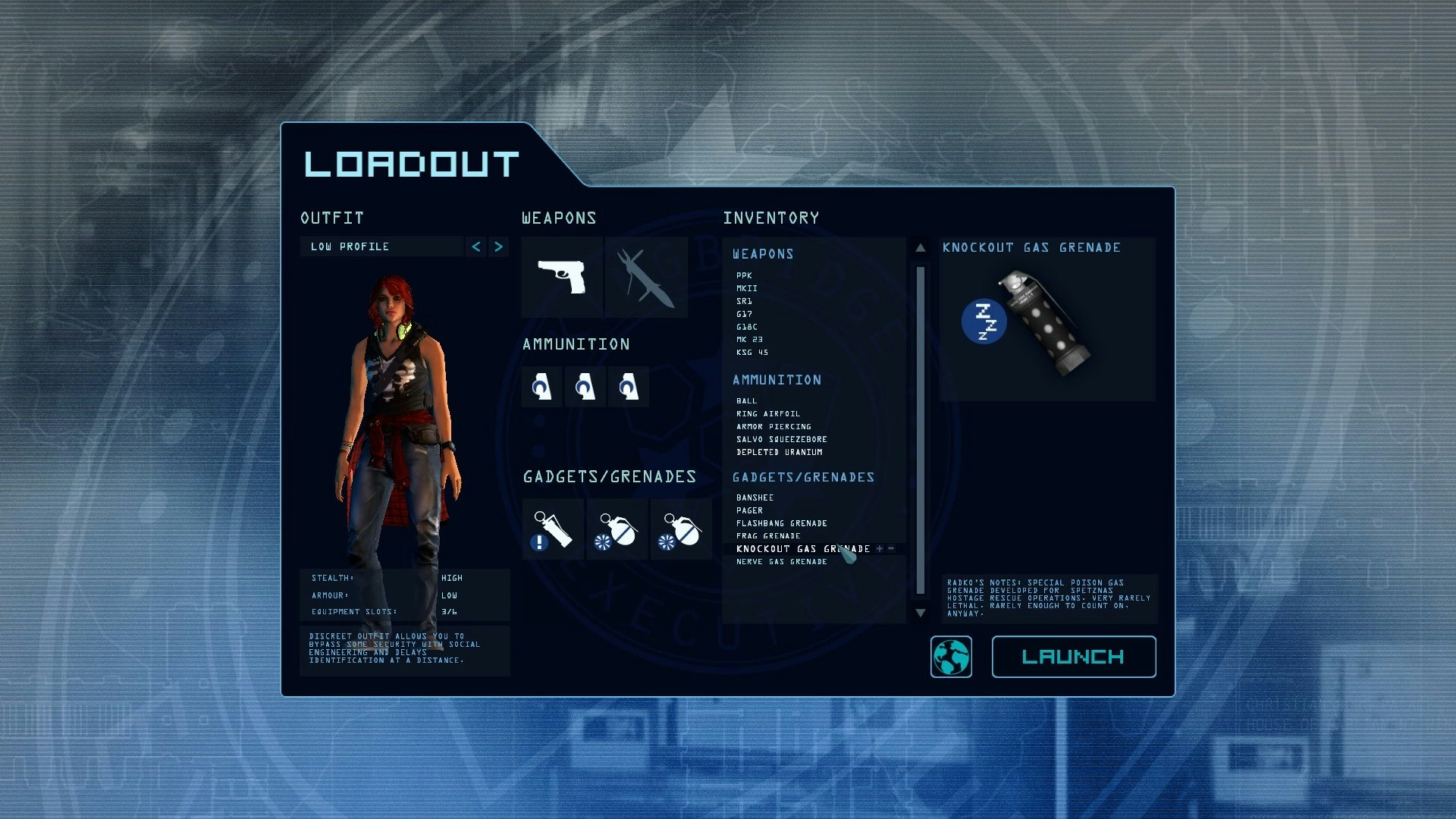This screenshot has height=819, width=1456.
Task: Click the multitool knife weapon slot
Action: [x=645, y=277]
